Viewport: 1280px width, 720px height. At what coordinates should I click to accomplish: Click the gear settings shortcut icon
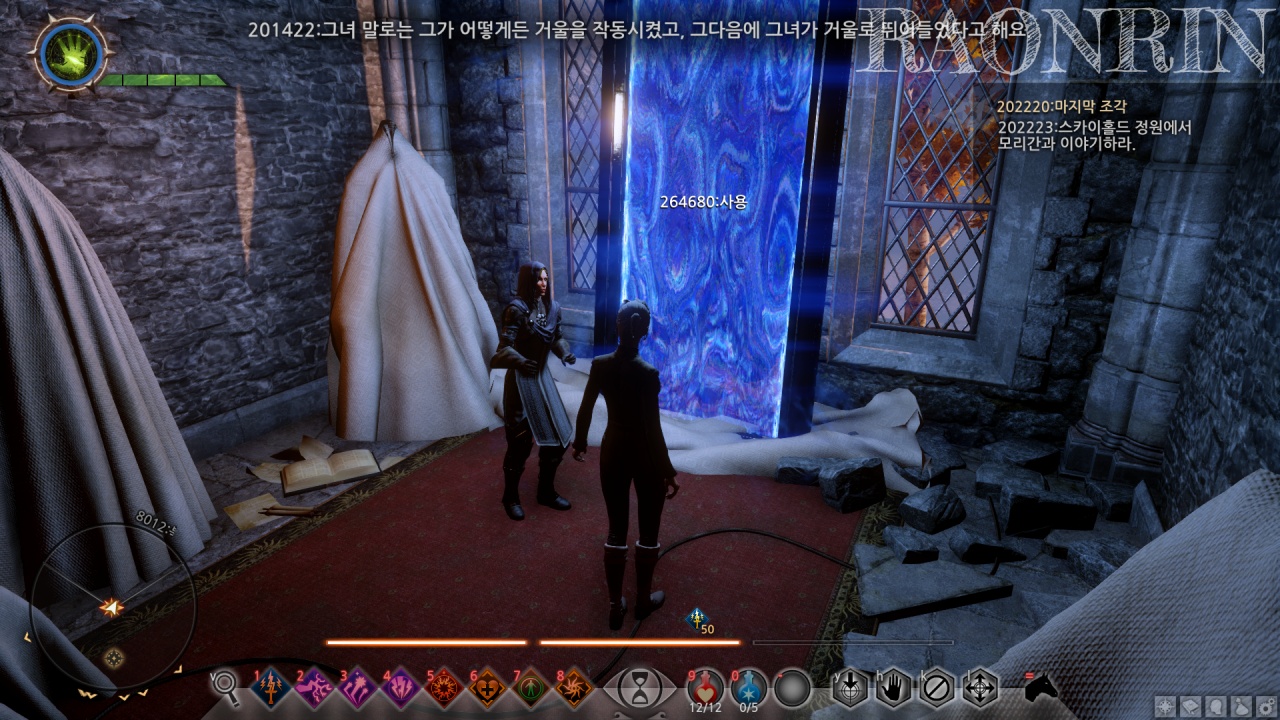(x=1265, y=704)
